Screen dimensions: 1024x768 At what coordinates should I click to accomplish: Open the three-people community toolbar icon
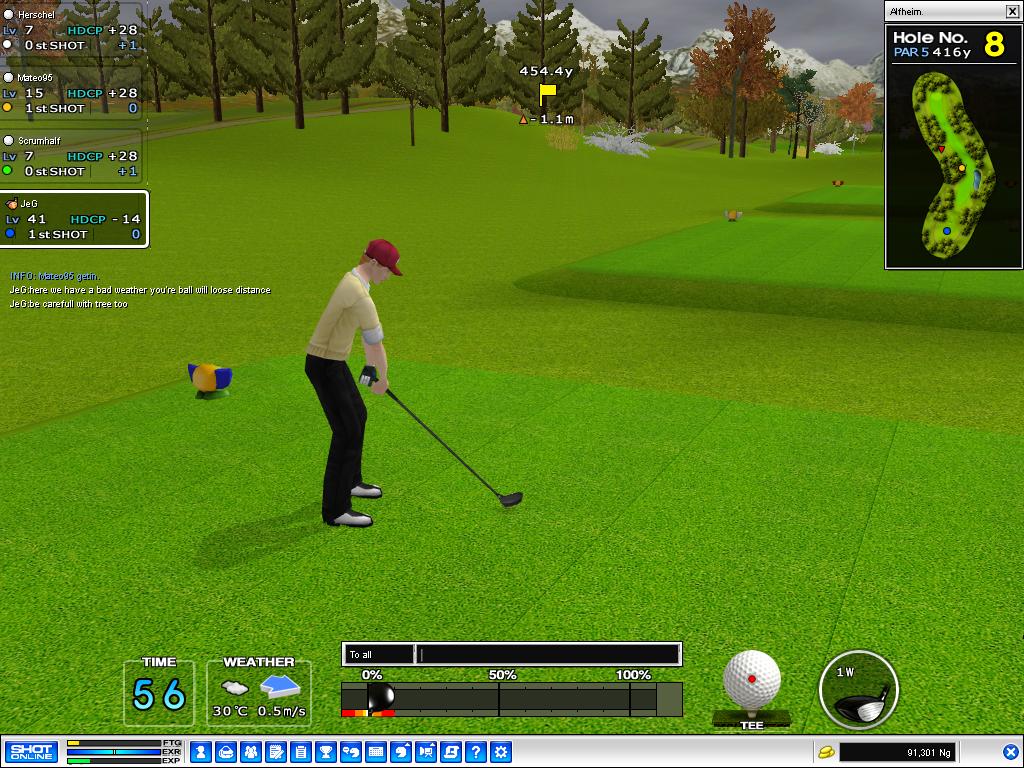[x=251, y=751]
